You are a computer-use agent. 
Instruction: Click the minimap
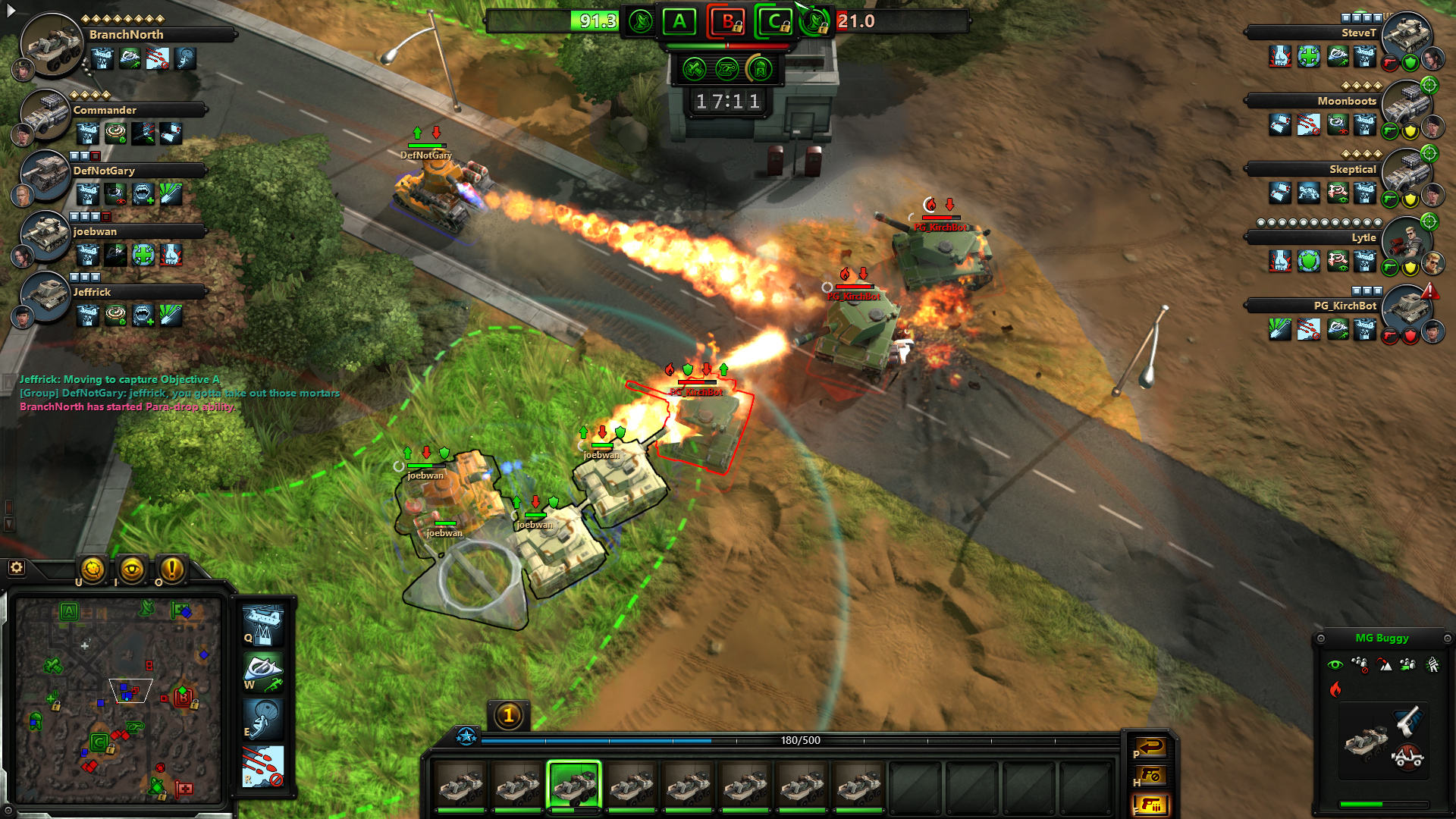(118, 699)
